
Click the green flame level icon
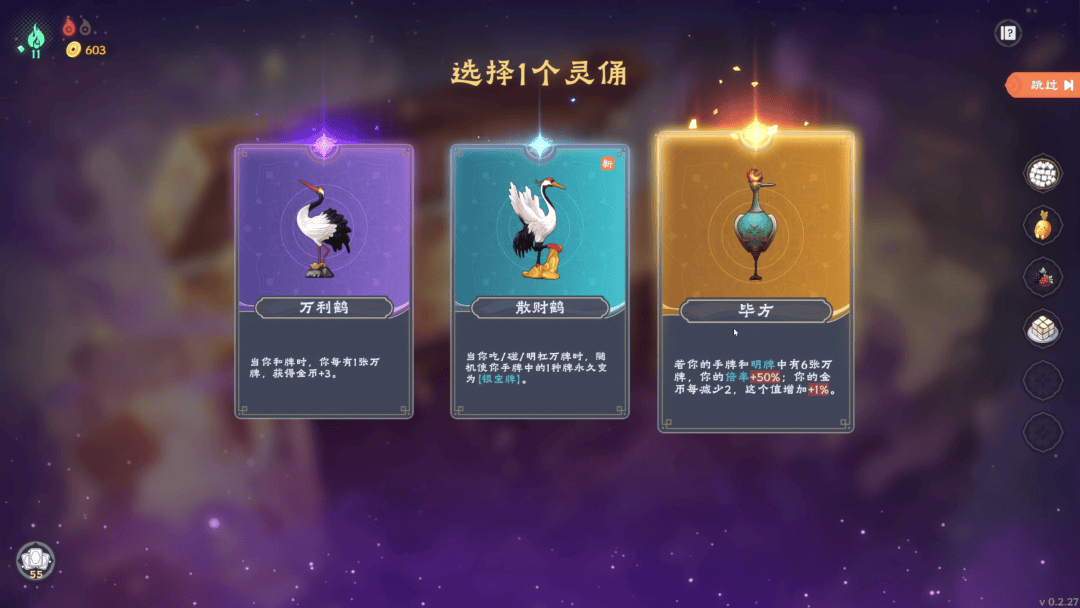[35, 38]
